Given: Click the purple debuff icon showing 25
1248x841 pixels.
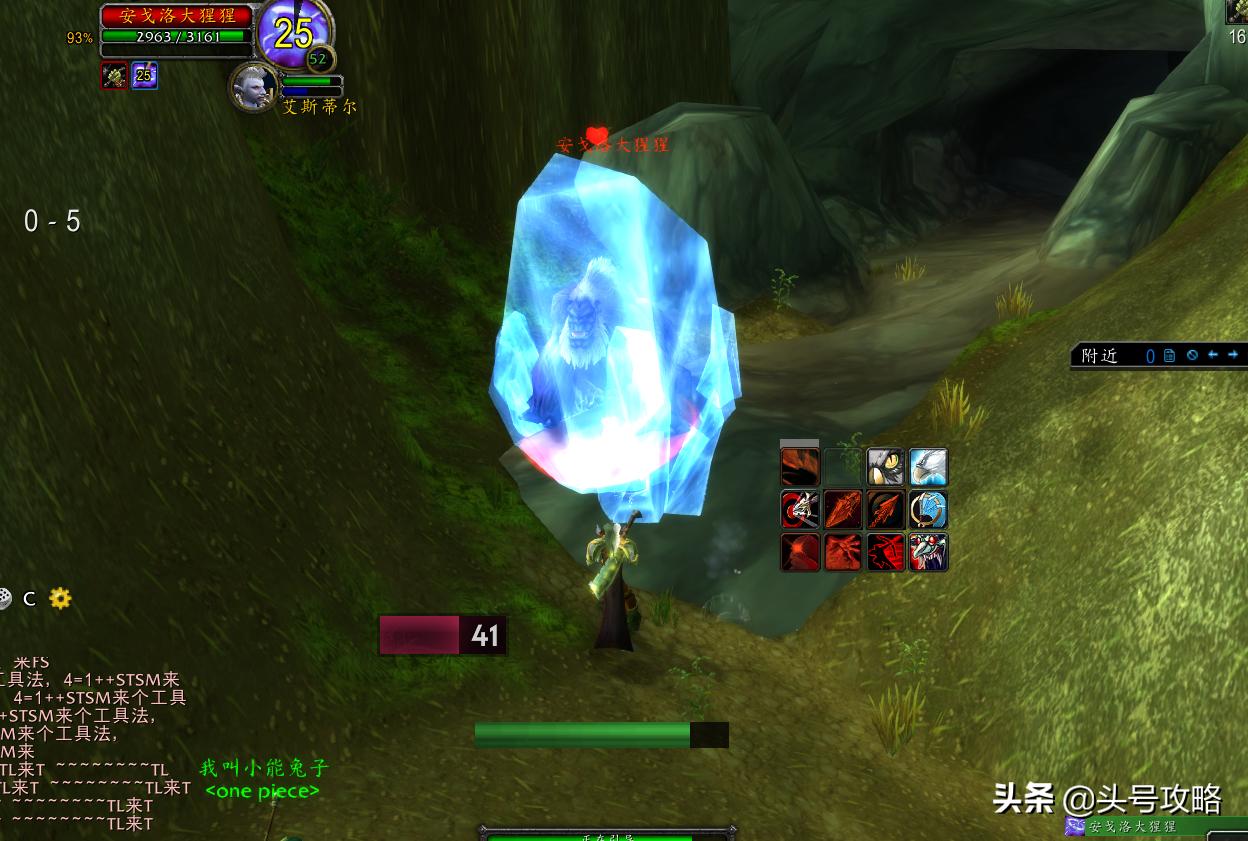Looking at the screenshot, I should pos(144,76).
